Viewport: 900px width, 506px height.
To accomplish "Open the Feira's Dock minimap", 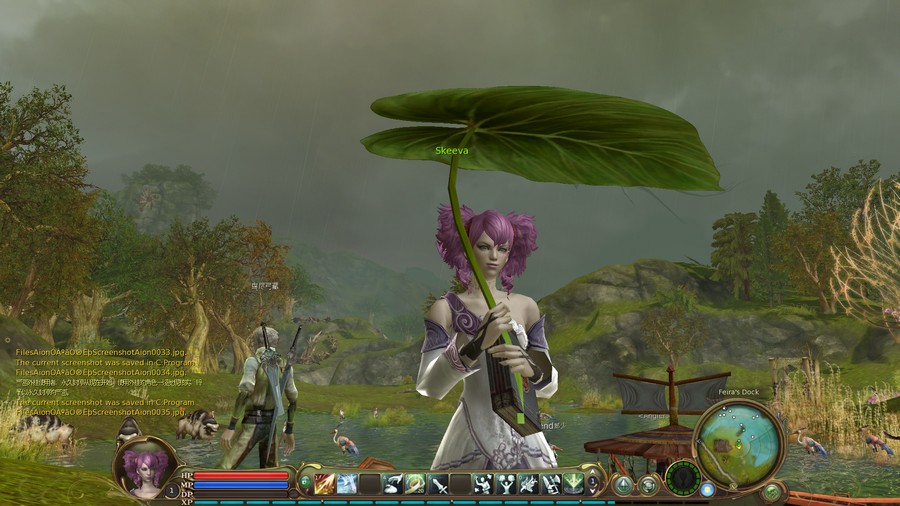I will click(x=738, y=442).
